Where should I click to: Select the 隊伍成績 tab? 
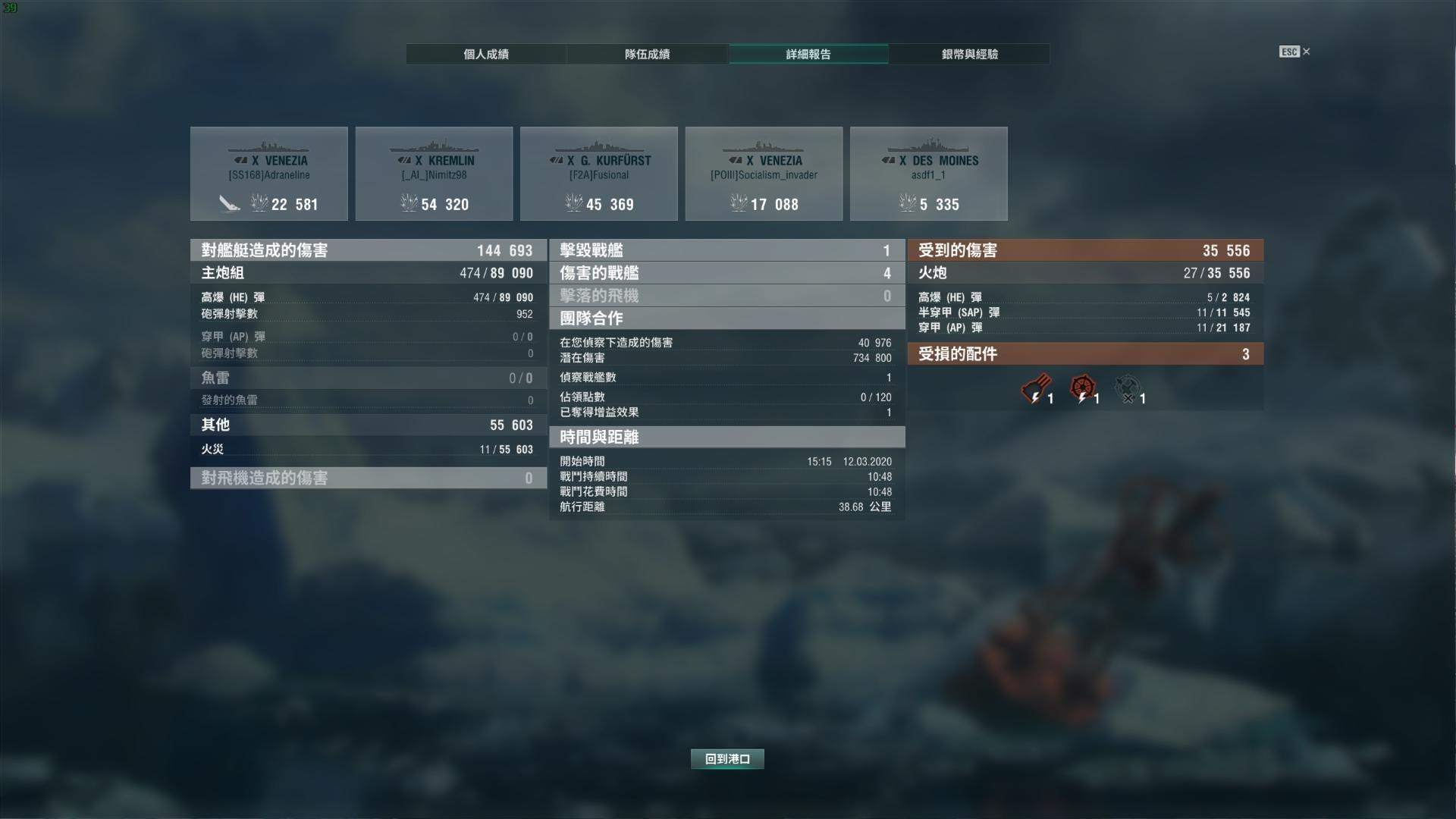tap(646, 54)
